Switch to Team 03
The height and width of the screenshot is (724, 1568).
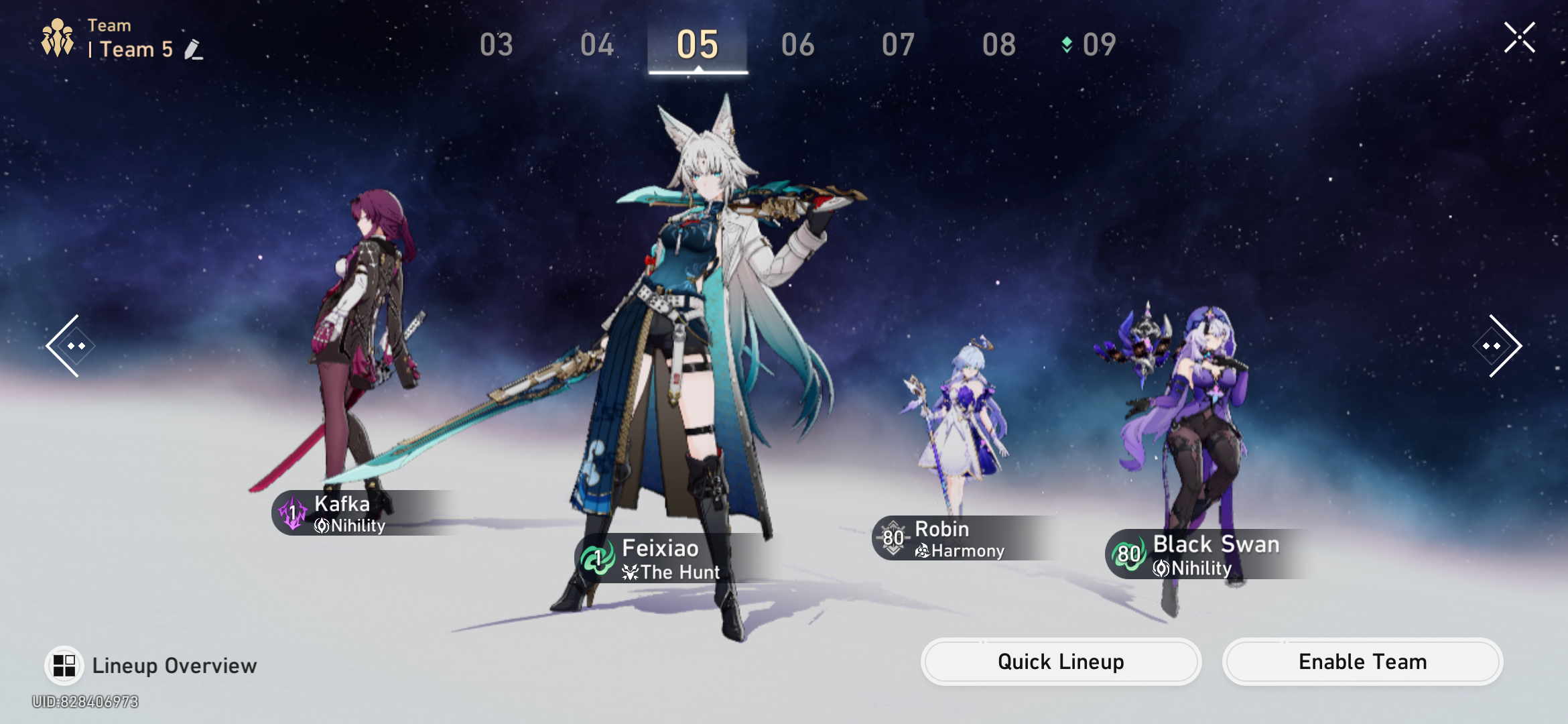497,44
